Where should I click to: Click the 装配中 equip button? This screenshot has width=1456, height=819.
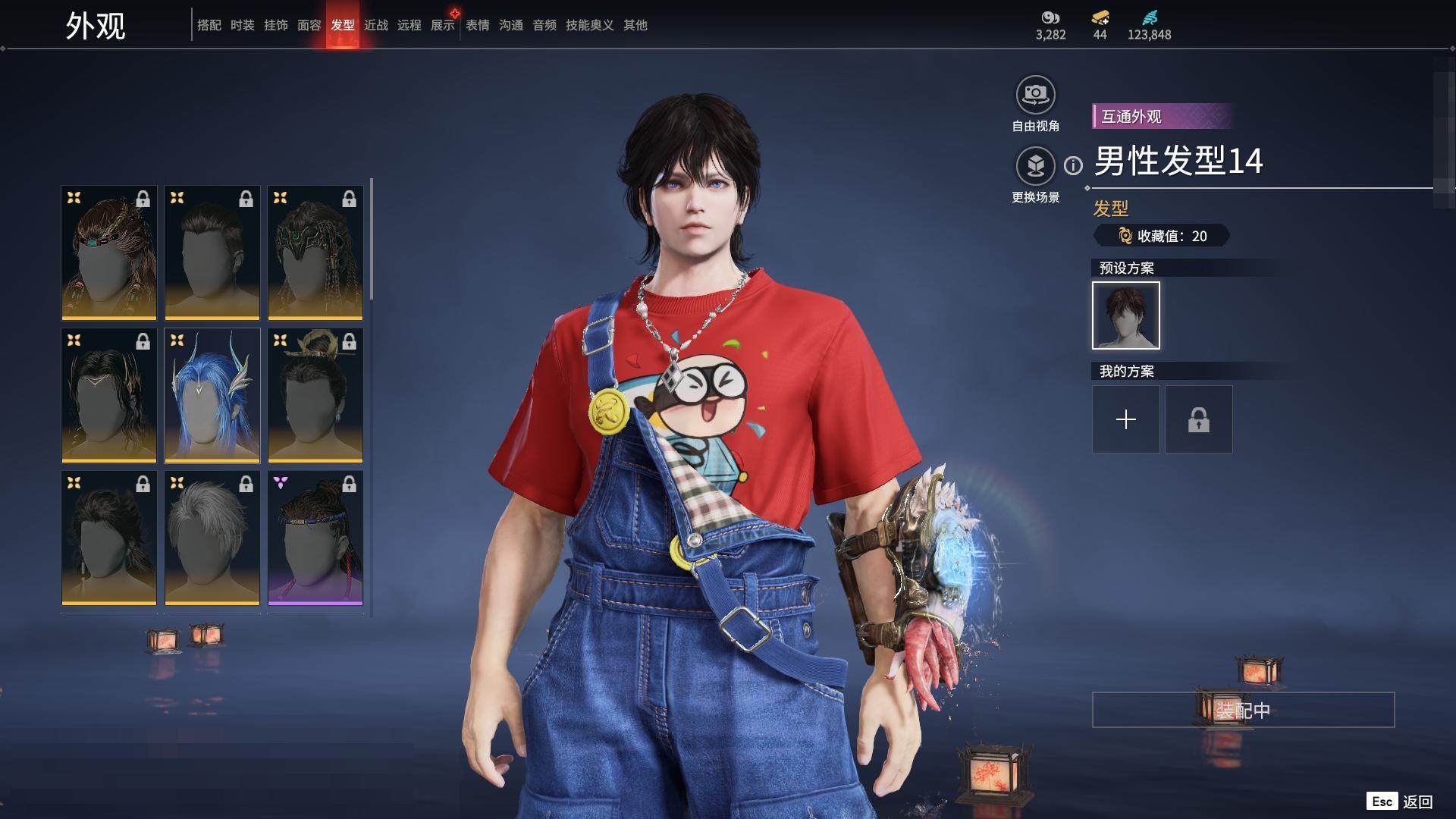1243,710
